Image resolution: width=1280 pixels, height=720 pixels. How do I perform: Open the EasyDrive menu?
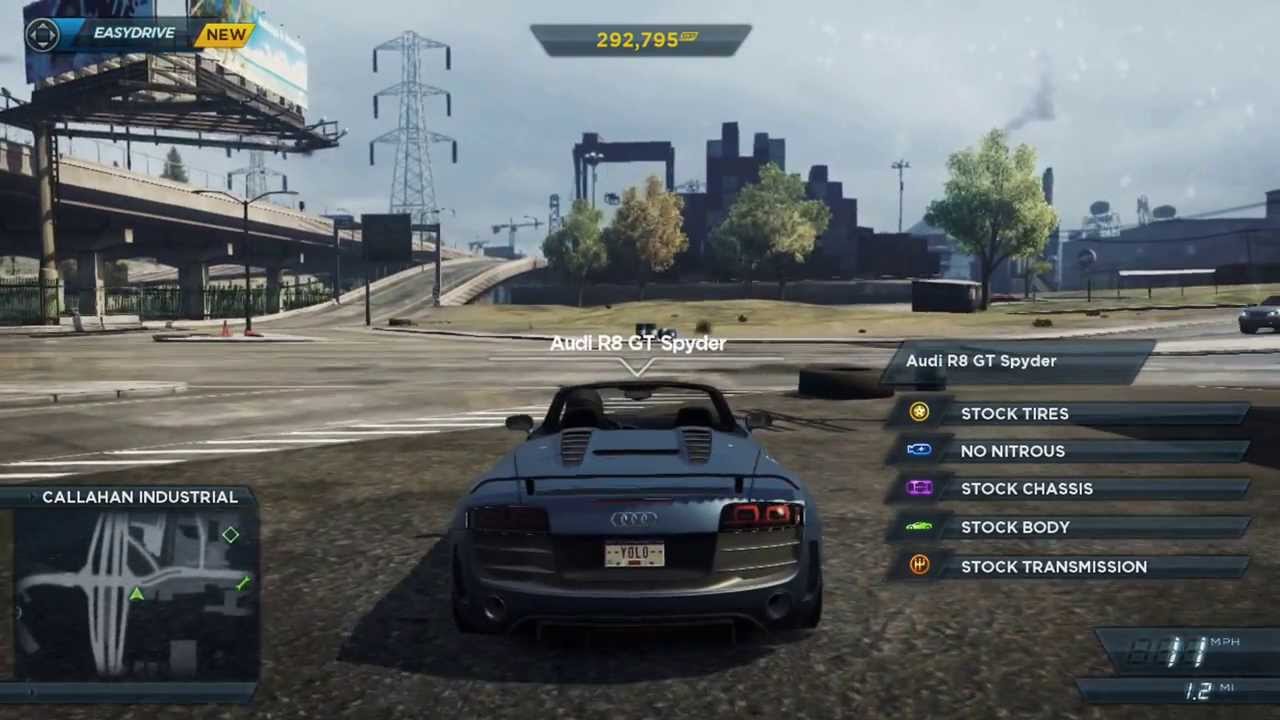click(133, 34)
